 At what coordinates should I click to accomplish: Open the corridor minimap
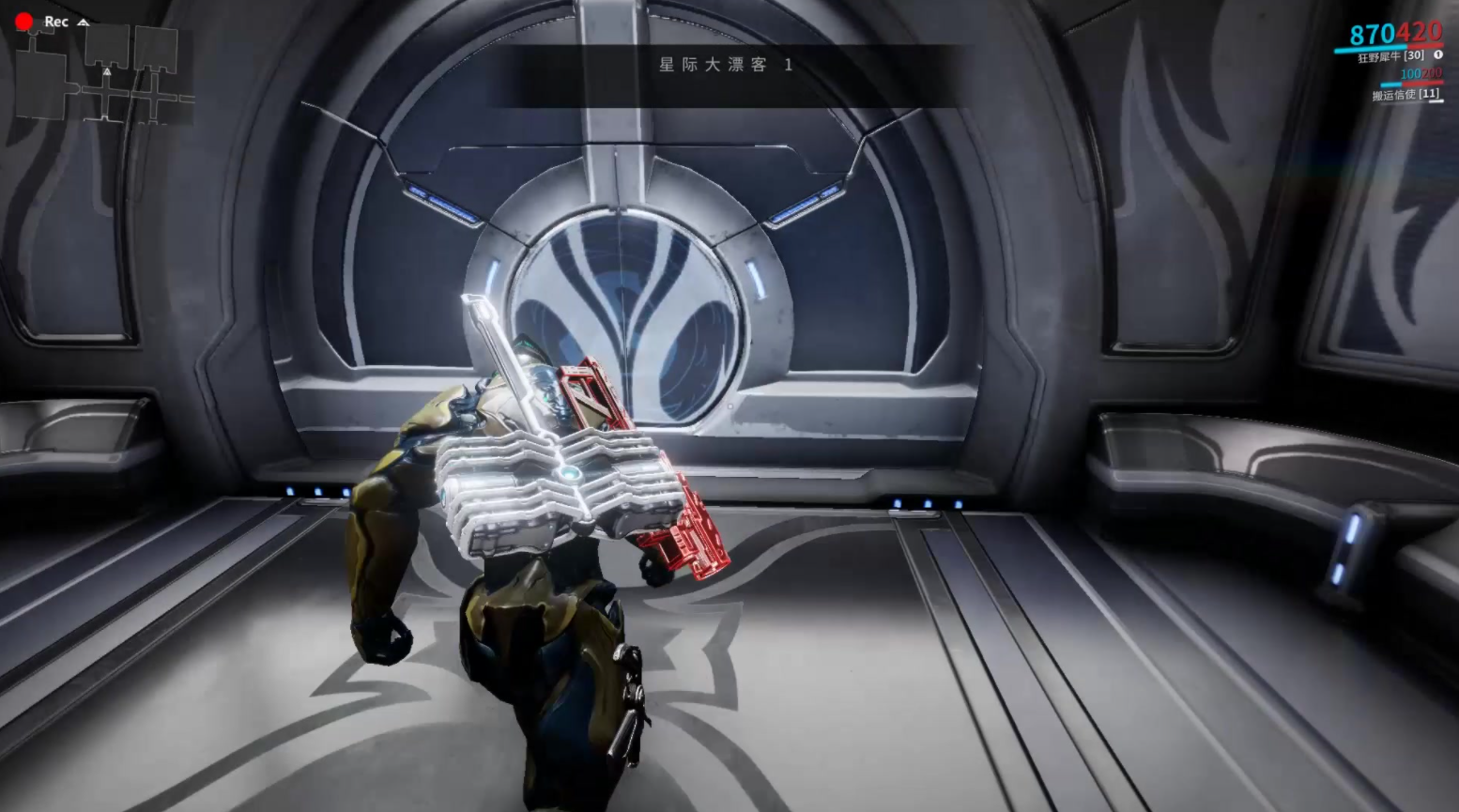tap(103, 77)
